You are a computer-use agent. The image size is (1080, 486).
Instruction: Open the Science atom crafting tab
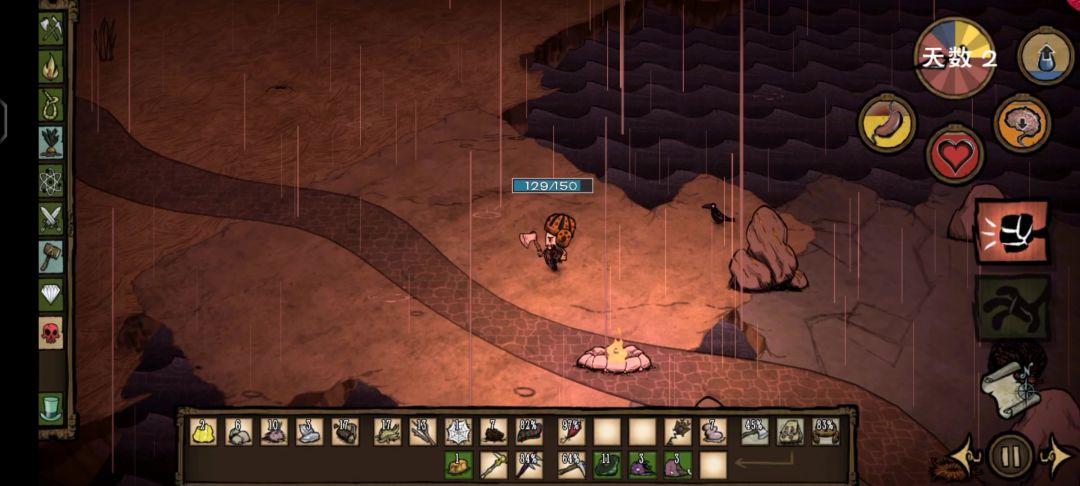51,181
